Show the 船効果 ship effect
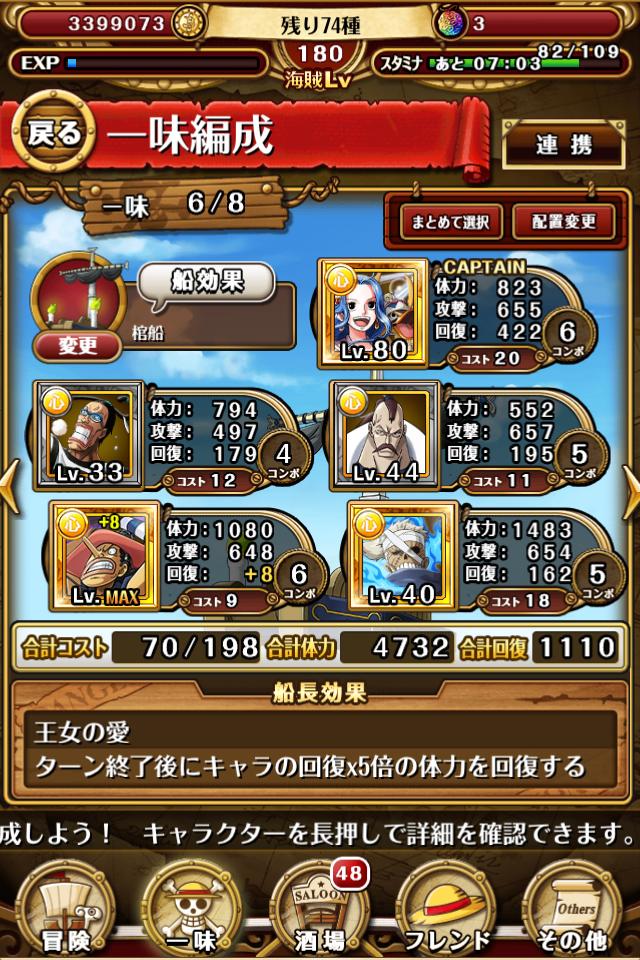This screenshot has width=640, height=960. 205,282
